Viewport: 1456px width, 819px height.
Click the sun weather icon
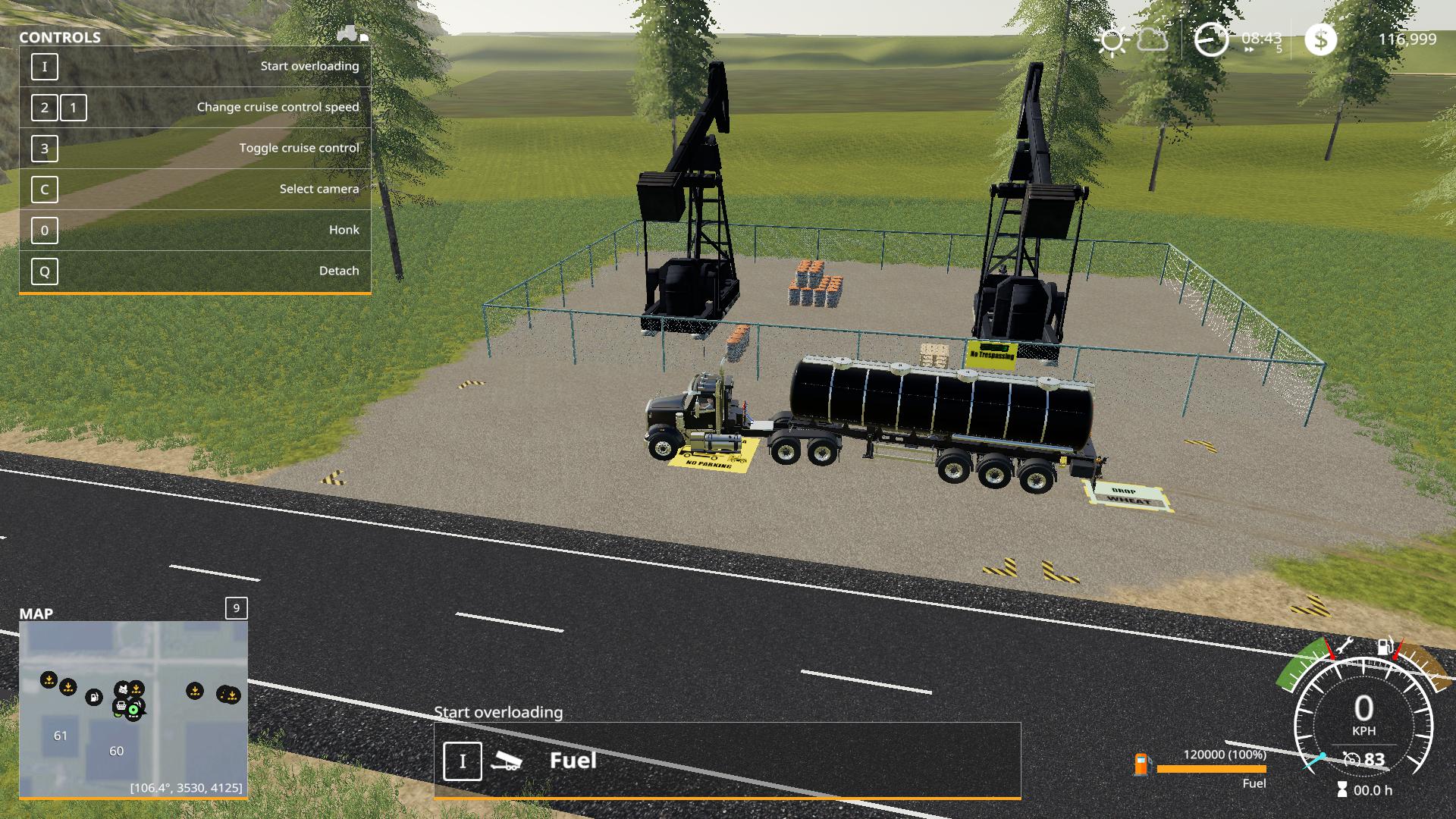(1112, 39)
